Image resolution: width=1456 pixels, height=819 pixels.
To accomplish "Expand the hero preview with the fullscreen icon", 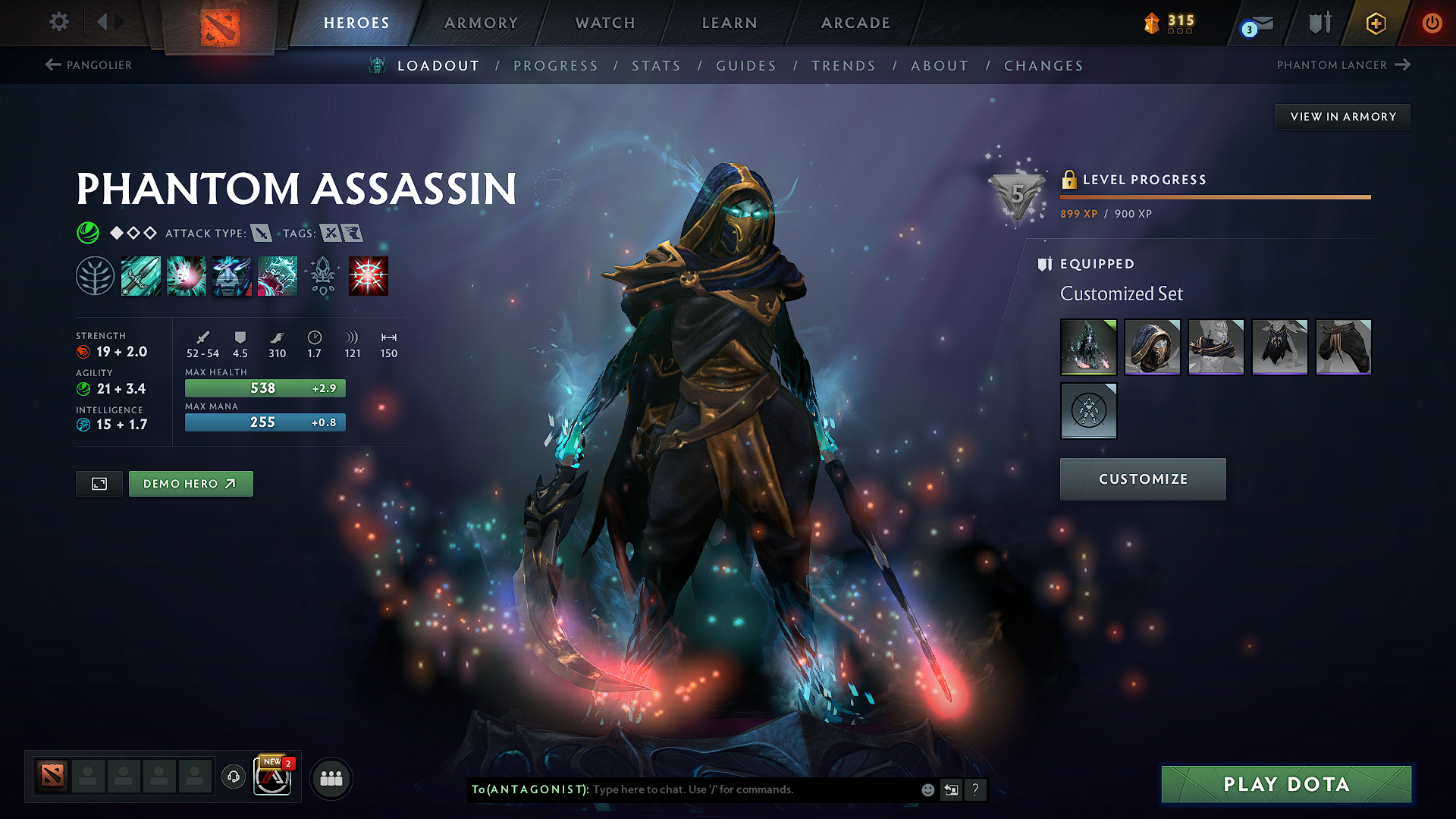I will click(99, 483).
